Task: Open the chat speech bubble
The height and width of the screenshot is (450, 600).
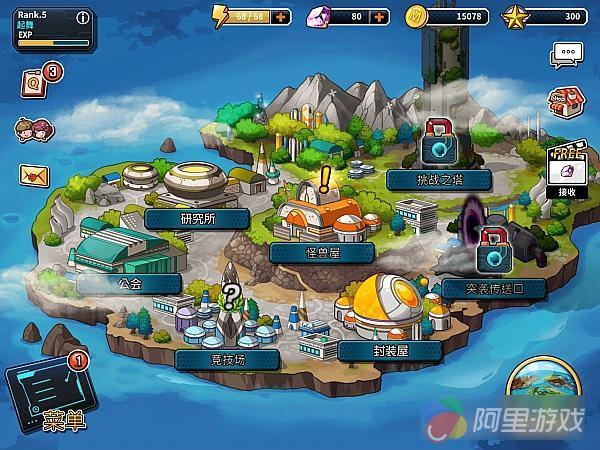Action: 567,55
